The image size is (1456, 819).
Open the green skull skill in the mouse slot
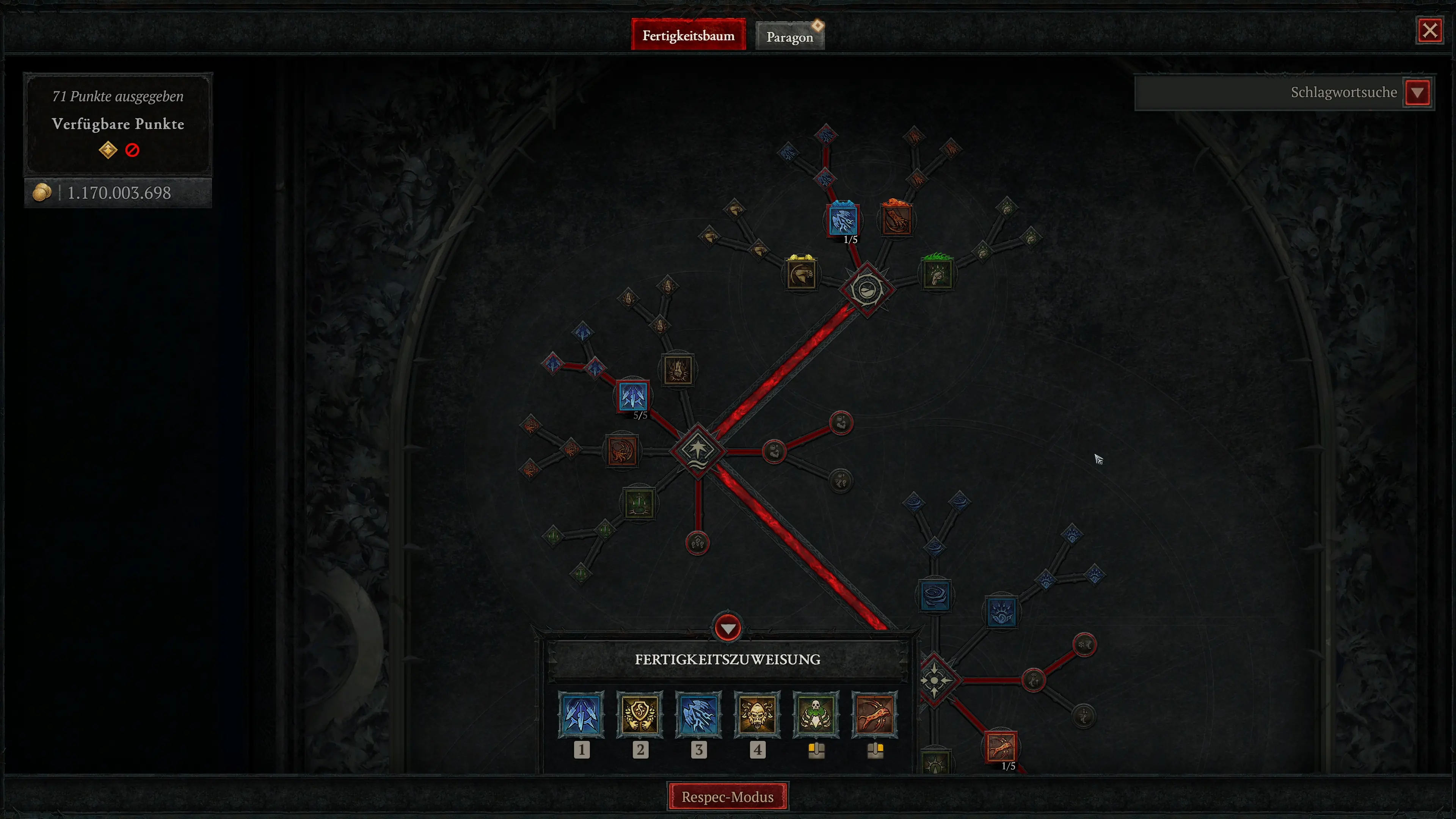pos(816,715)
